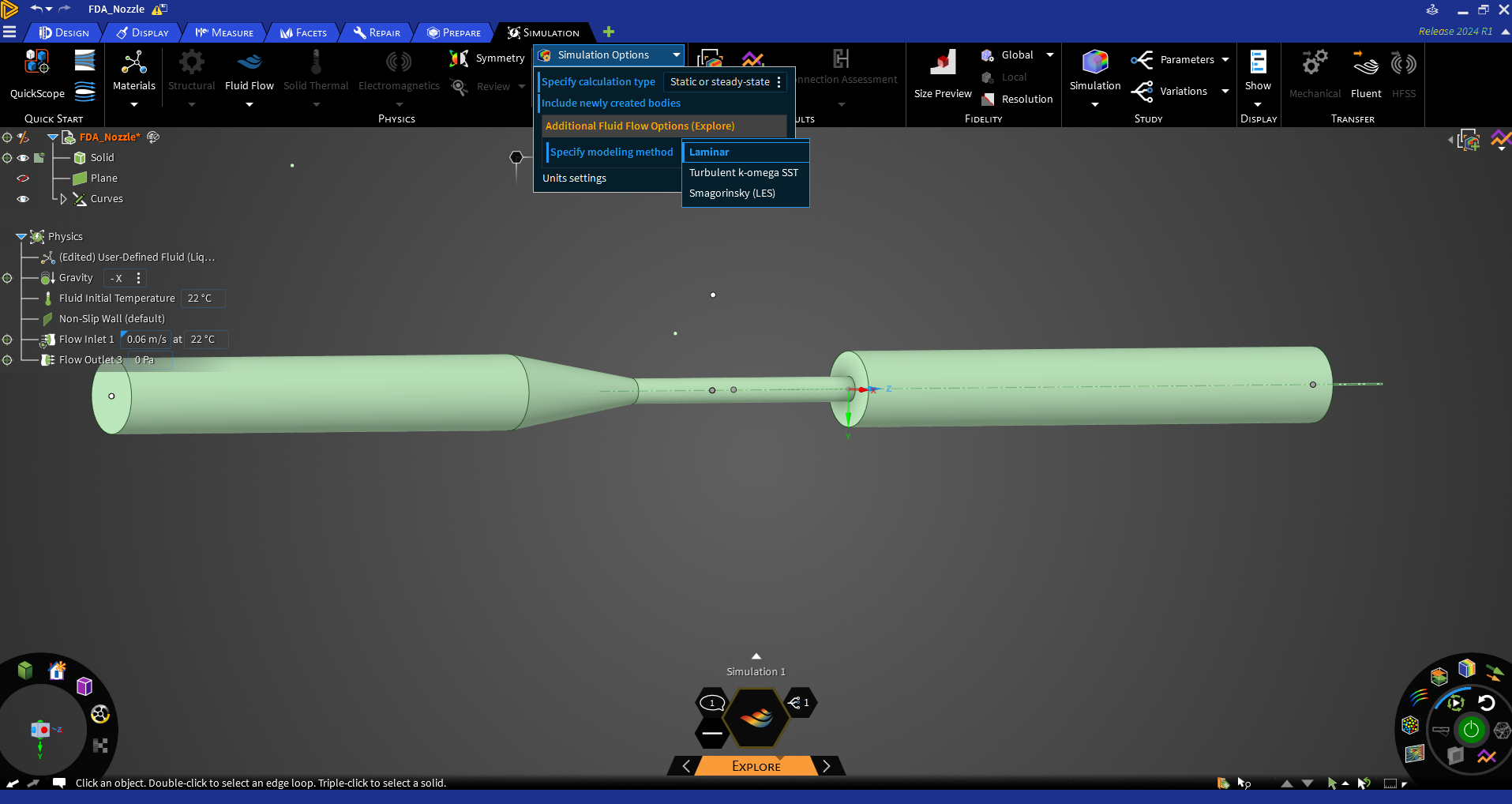Open Units settings entry

point(574,178)
